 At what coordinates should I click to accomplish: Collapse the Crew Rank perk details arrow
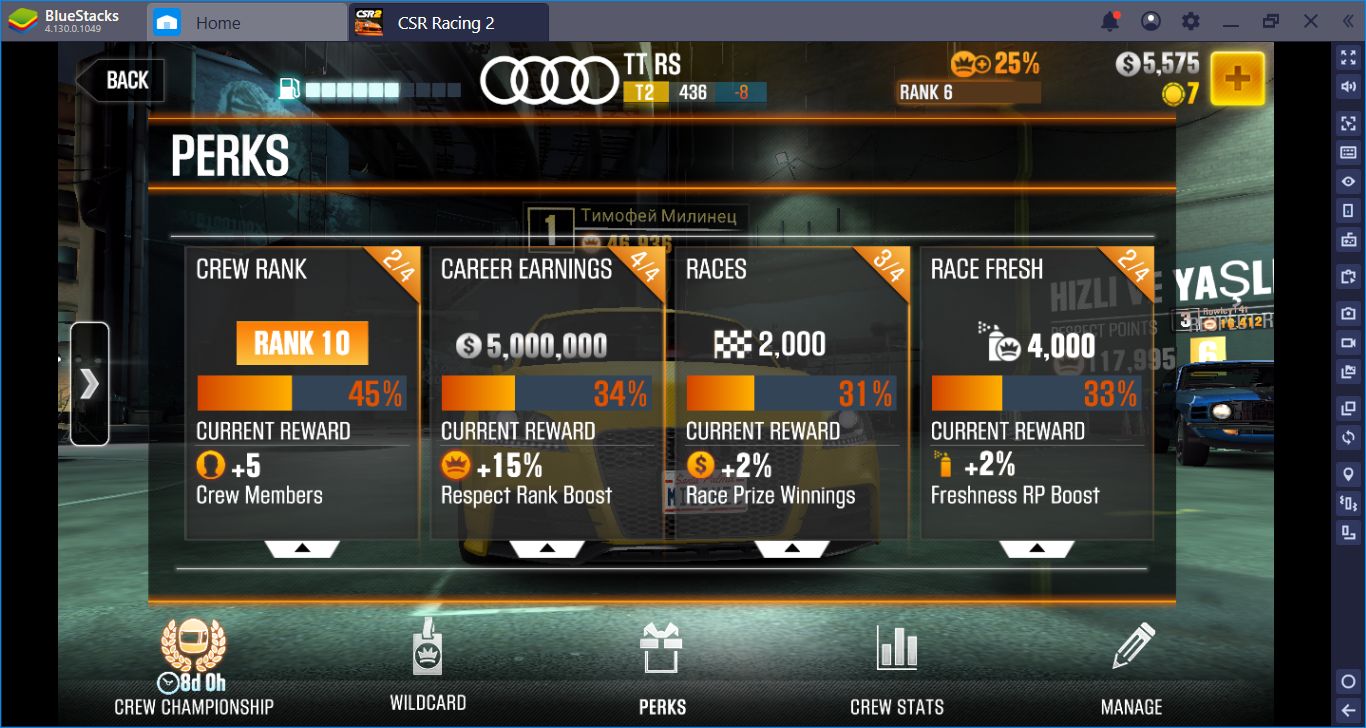pos(301,546)
